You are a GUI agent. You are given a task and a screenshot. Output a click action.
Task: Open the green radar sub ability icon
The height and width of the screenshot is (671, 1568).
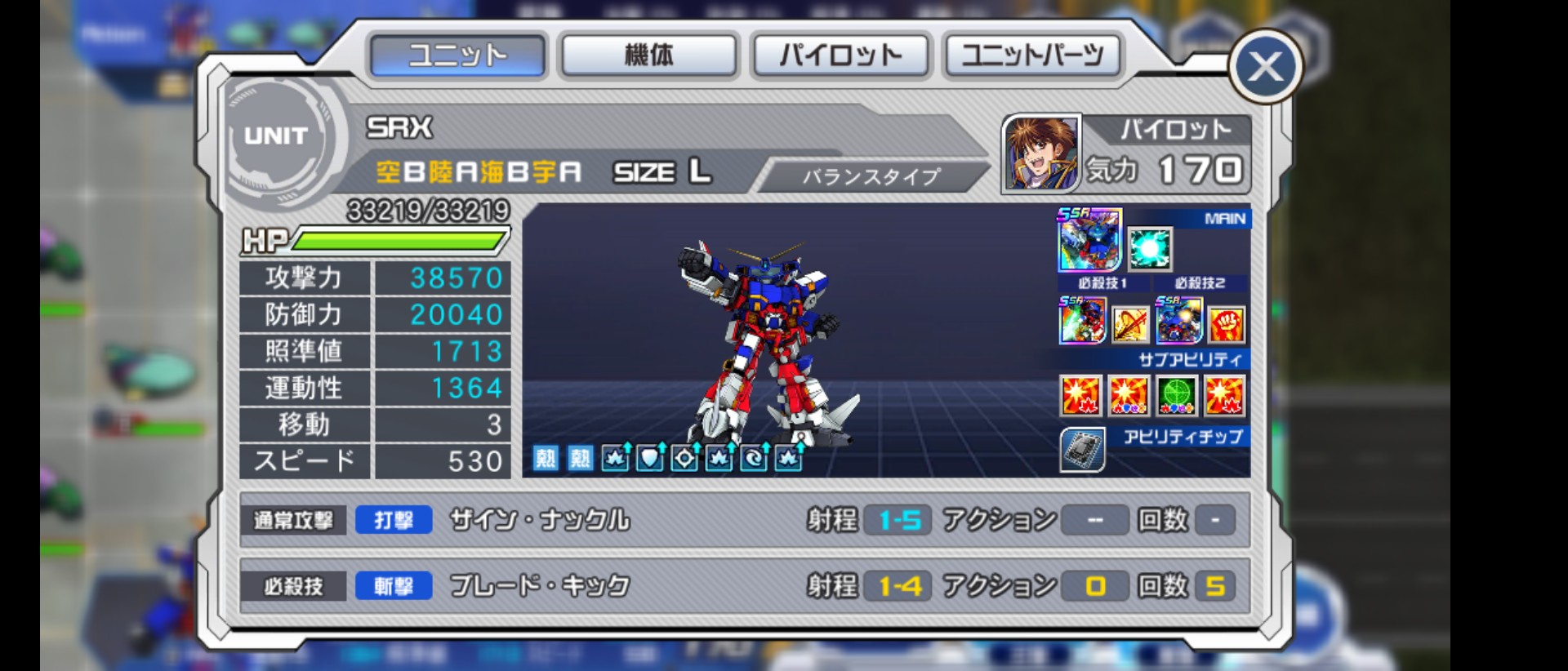[1177, 396]
